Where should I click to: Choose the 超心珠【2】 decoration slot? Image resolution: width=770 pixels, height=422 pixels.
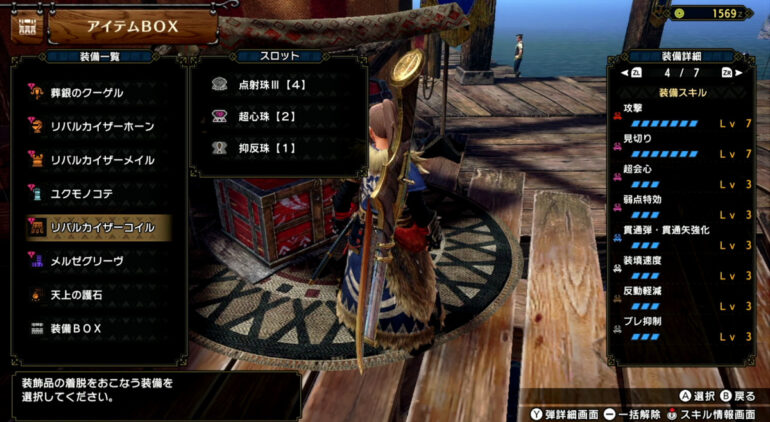pos(263,116)
